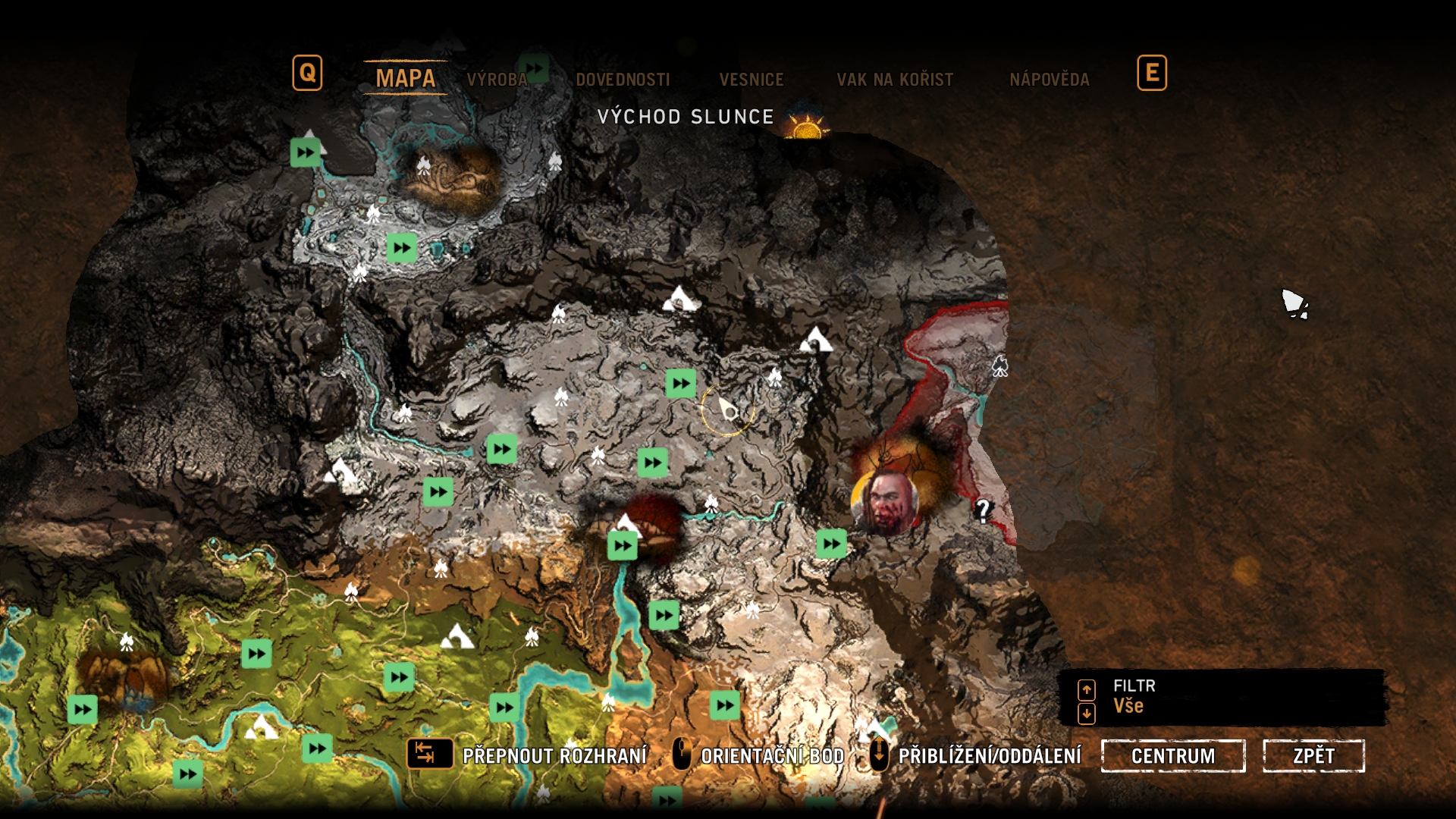The image size is (1456, 819).
Task: Show the NÁPOVĚDA tab
Action: pyautogui.click(x=1049, y=80)
